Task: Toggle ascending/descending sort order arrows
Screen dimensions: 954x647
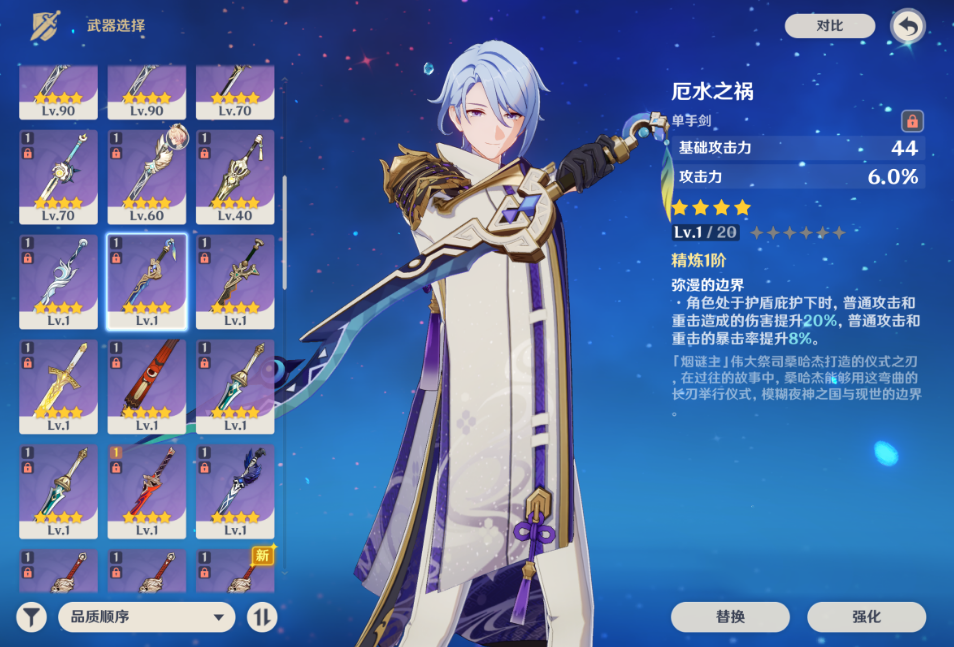Action: point(262,617)
